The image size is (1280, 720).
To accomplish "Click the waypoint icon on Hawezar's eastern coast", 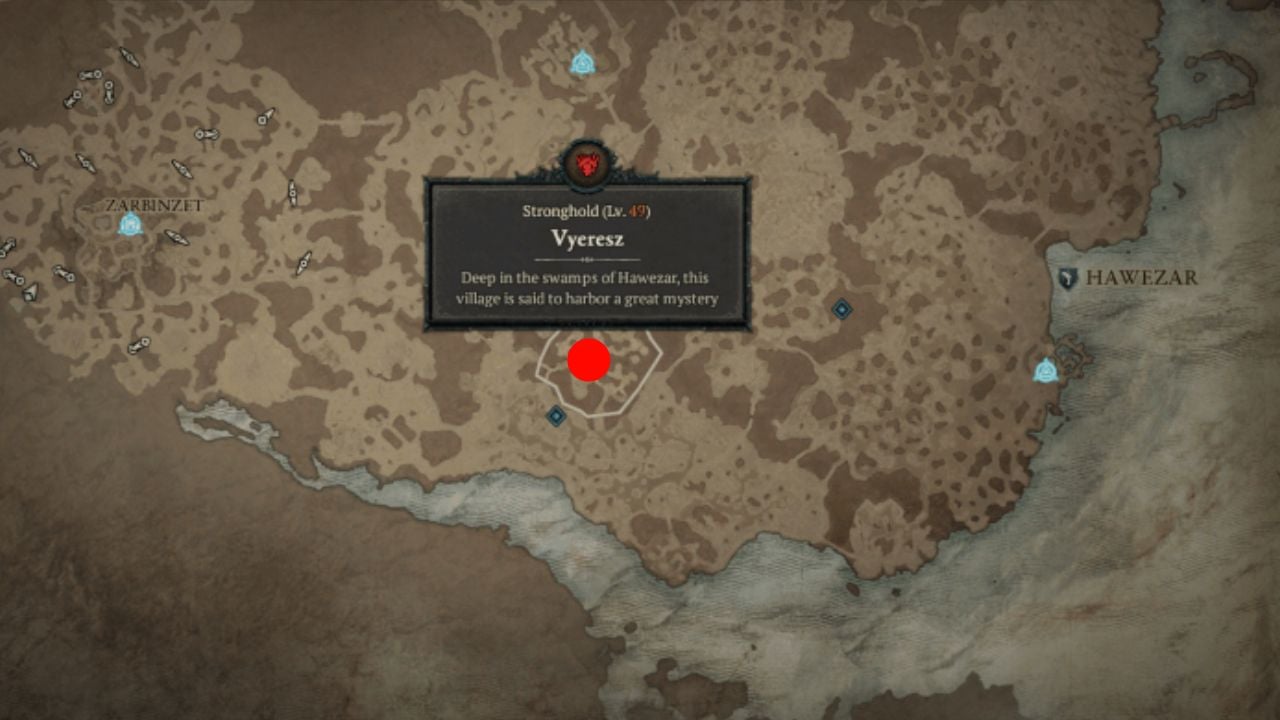I will pos(1046,372).
